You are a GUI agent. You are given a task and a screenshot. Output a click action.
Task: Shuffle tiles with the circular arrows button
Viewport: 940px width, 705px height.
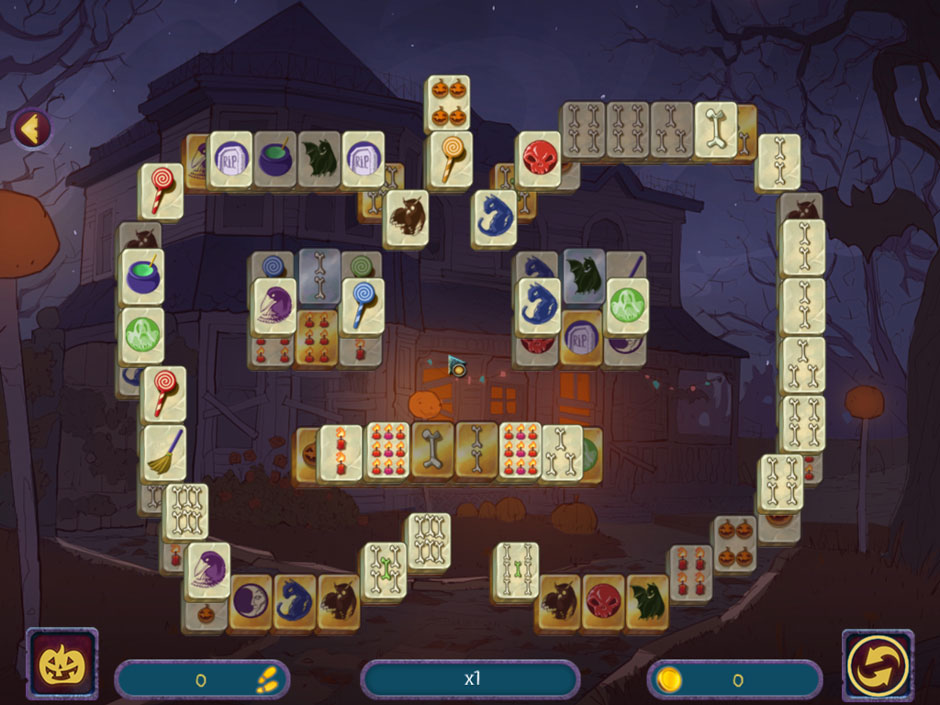pyautogui.click(x=877, y=665)
